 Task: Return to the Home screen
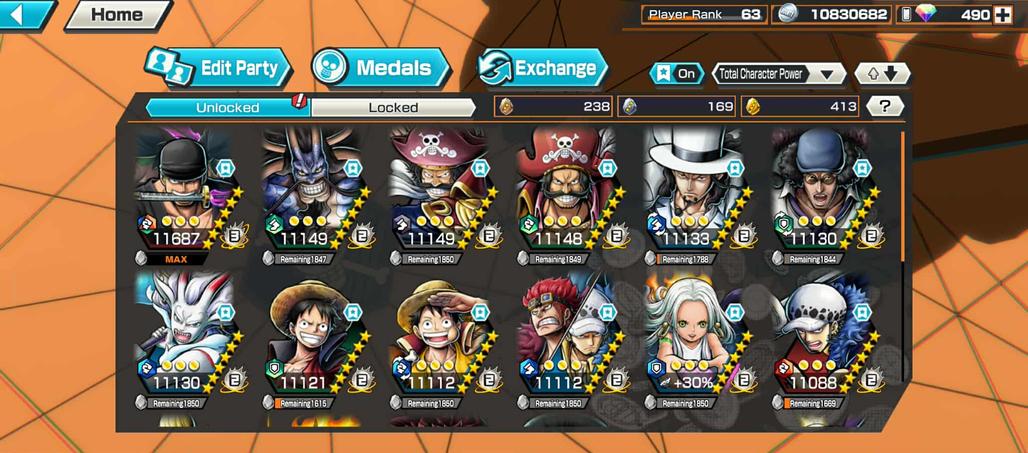(x=117, y=15)
